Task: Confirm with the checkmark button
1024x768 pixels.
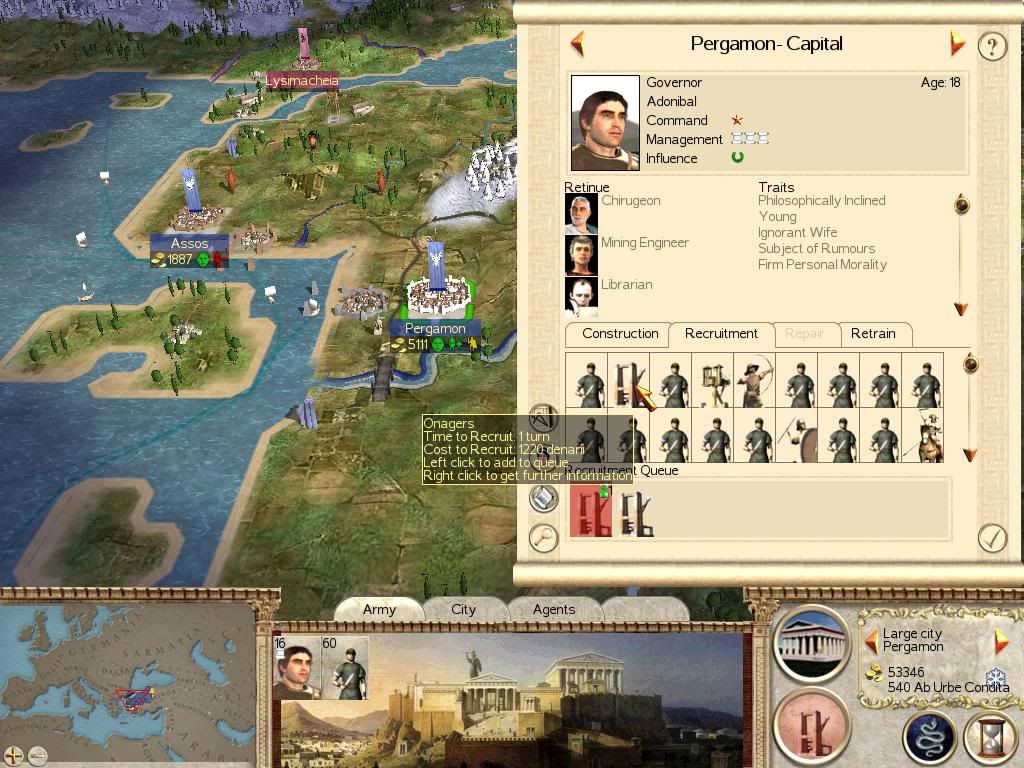Action: click(x=991, y=537)
